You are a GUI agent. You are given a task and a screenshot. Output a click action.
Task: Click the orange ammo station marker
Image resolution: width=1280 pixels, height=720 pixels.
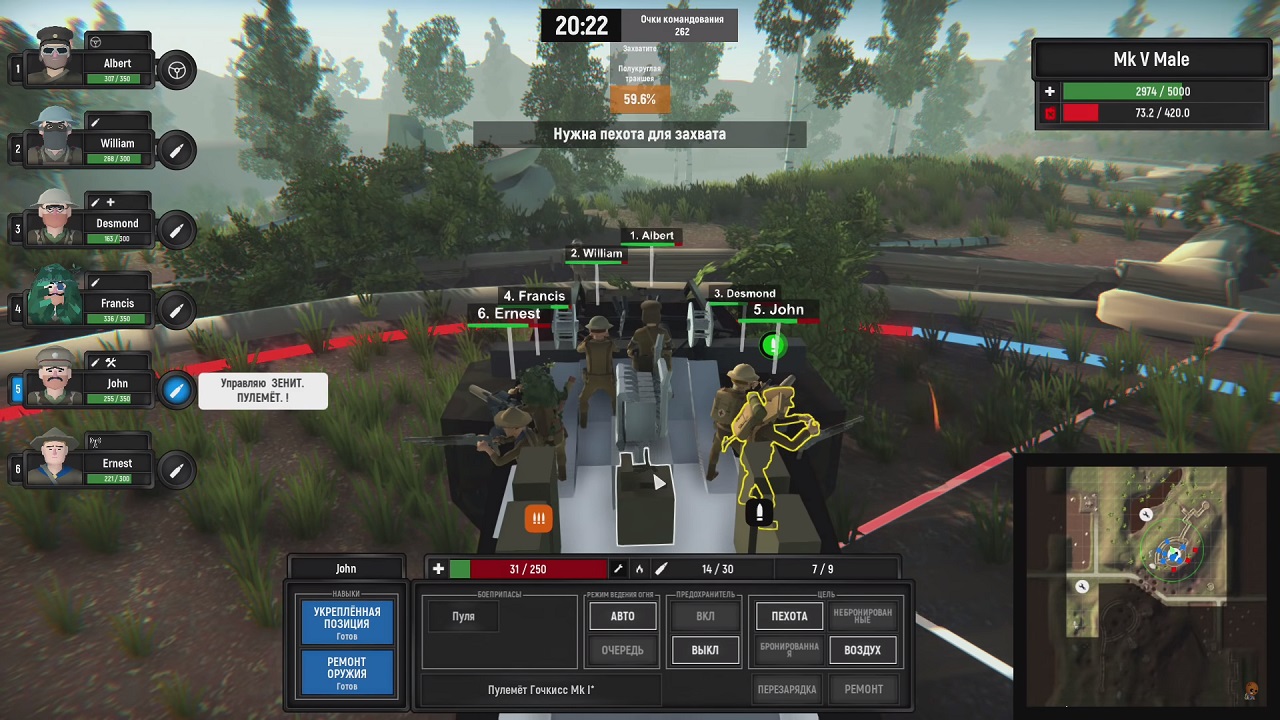pyautogui.click(x=539, y=518)
